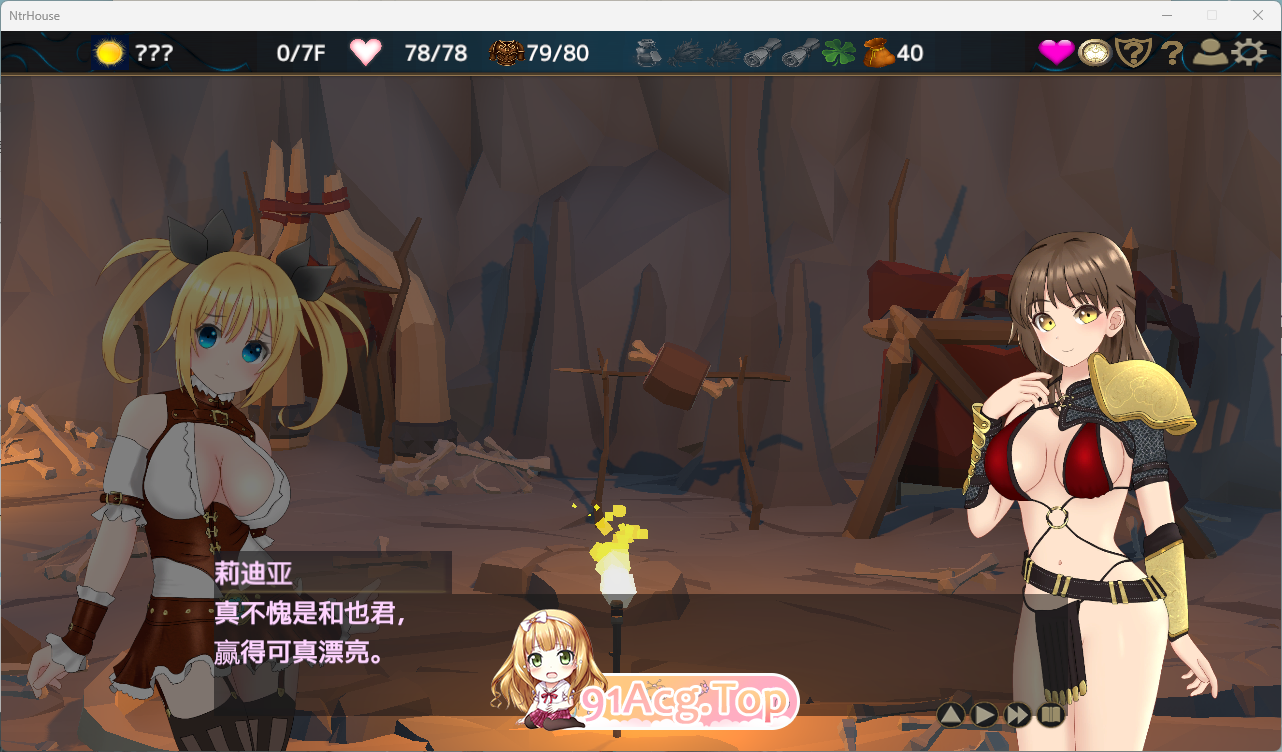The height and width of the screenshot is (752, 1282).
Task: Select the four-leaf clover luck icon
Action: [838, 52]
